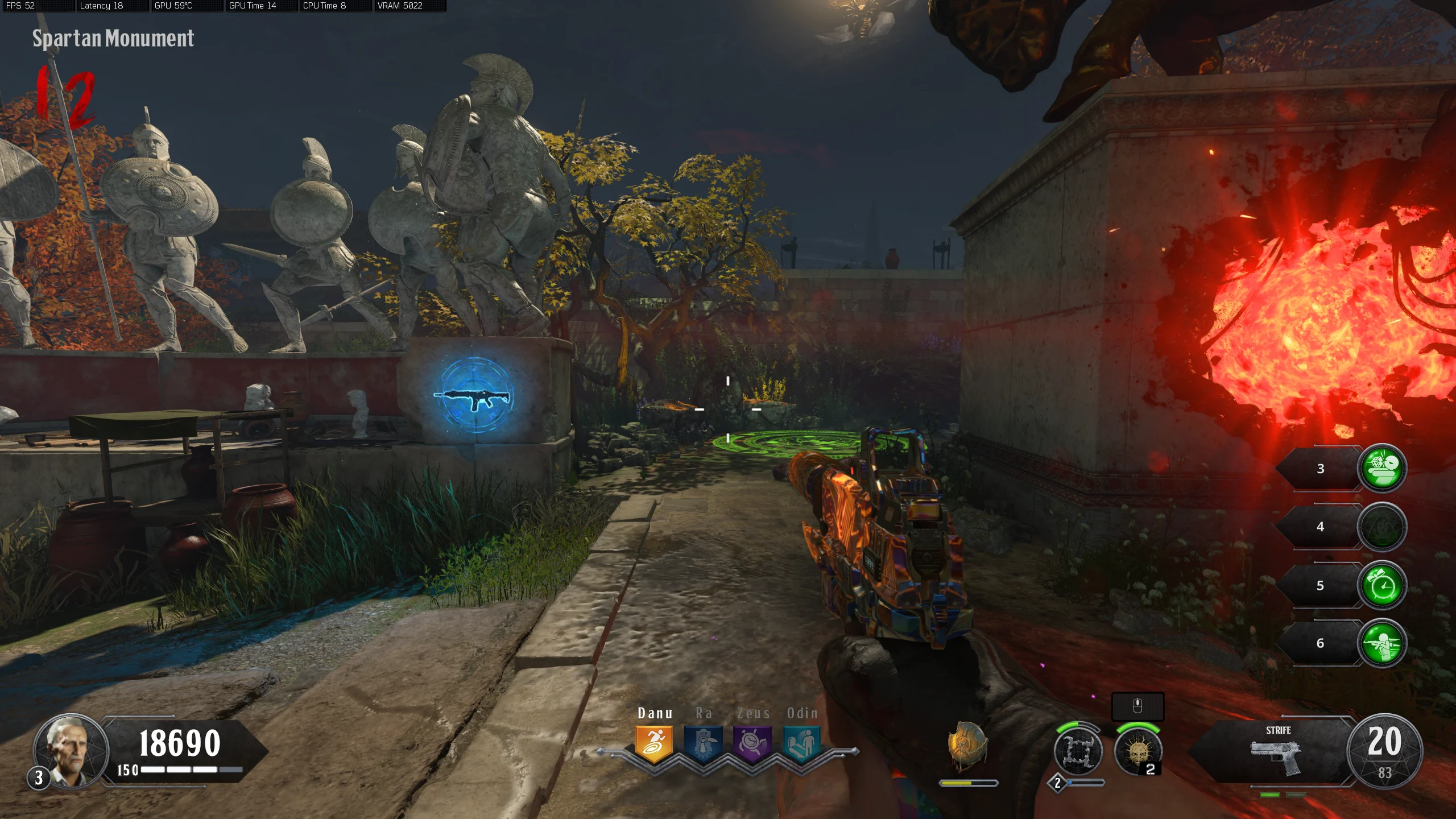
Task: Select the Strife pistol weapon panel
Action: coord(1277,752)
